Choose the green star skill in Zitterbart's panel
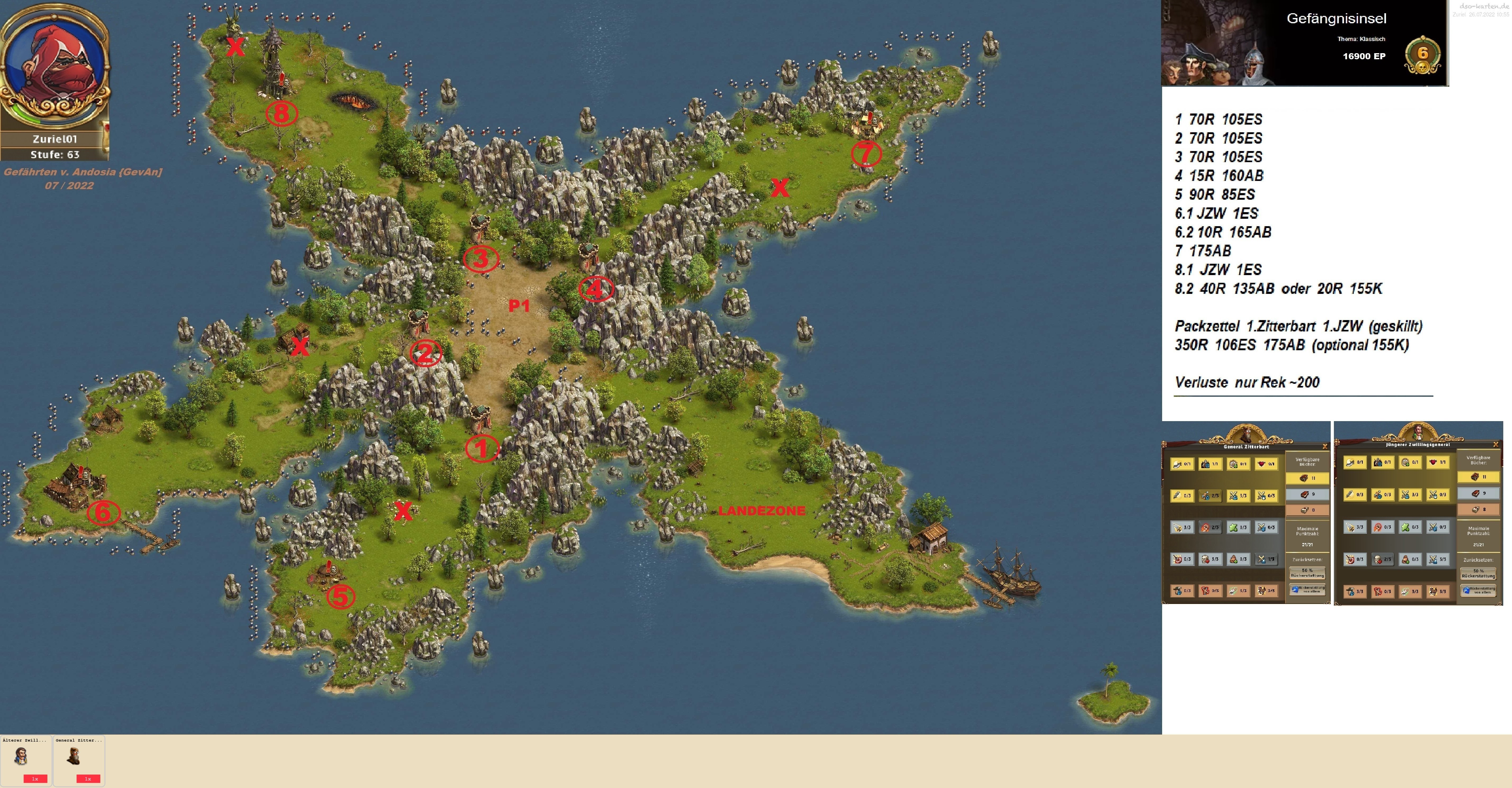This screenshot has width=1512, height=788. (x=1237, y=527)
